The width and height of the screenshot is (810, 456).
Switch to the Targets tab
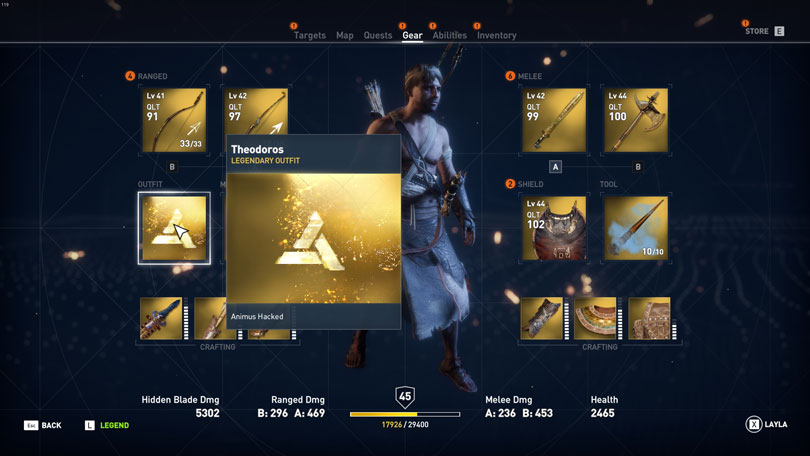point(309,35)
